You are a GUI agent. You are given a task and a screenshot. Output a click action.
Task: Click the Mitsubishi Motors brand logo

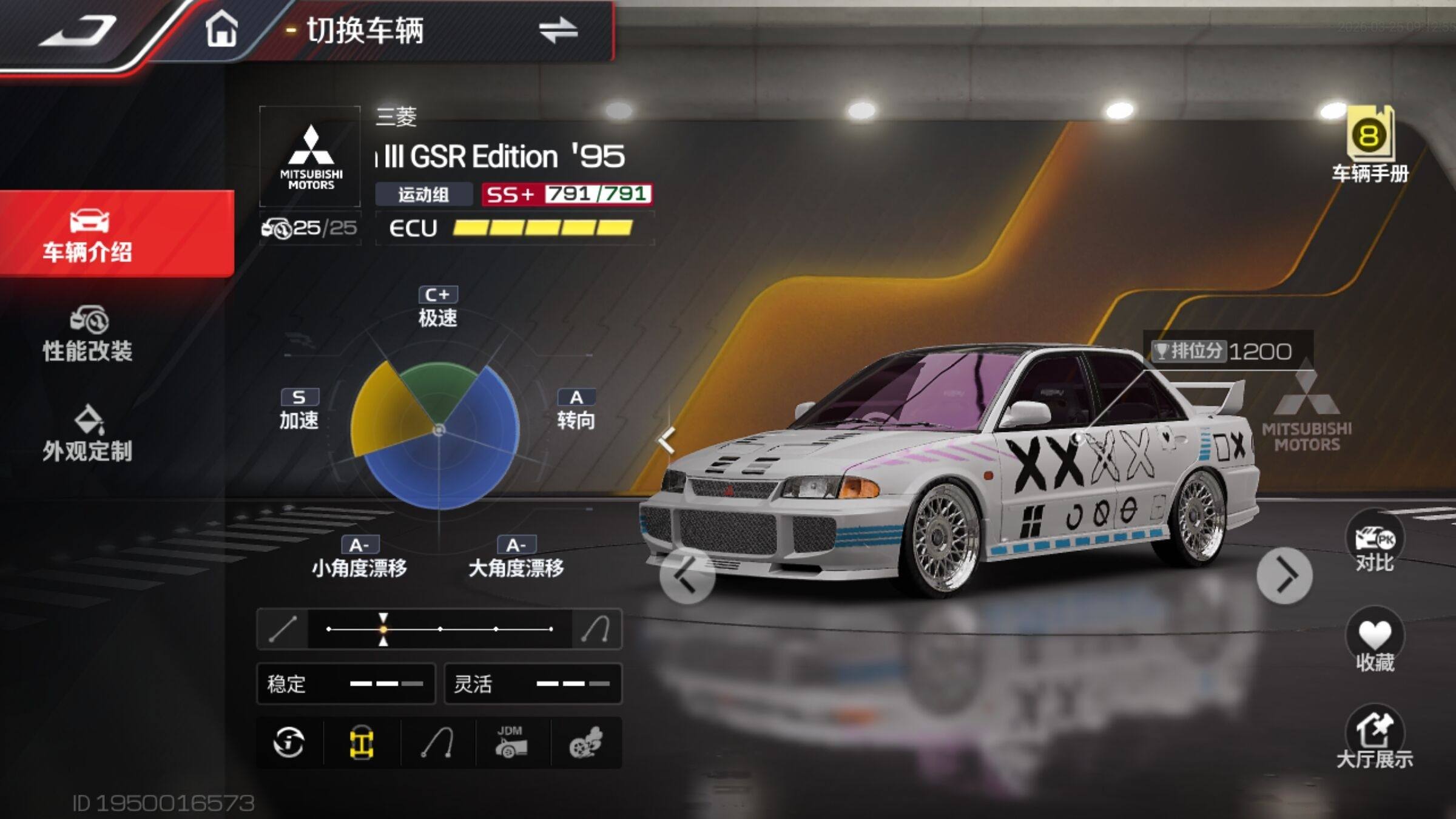click(x=311, y=157)
